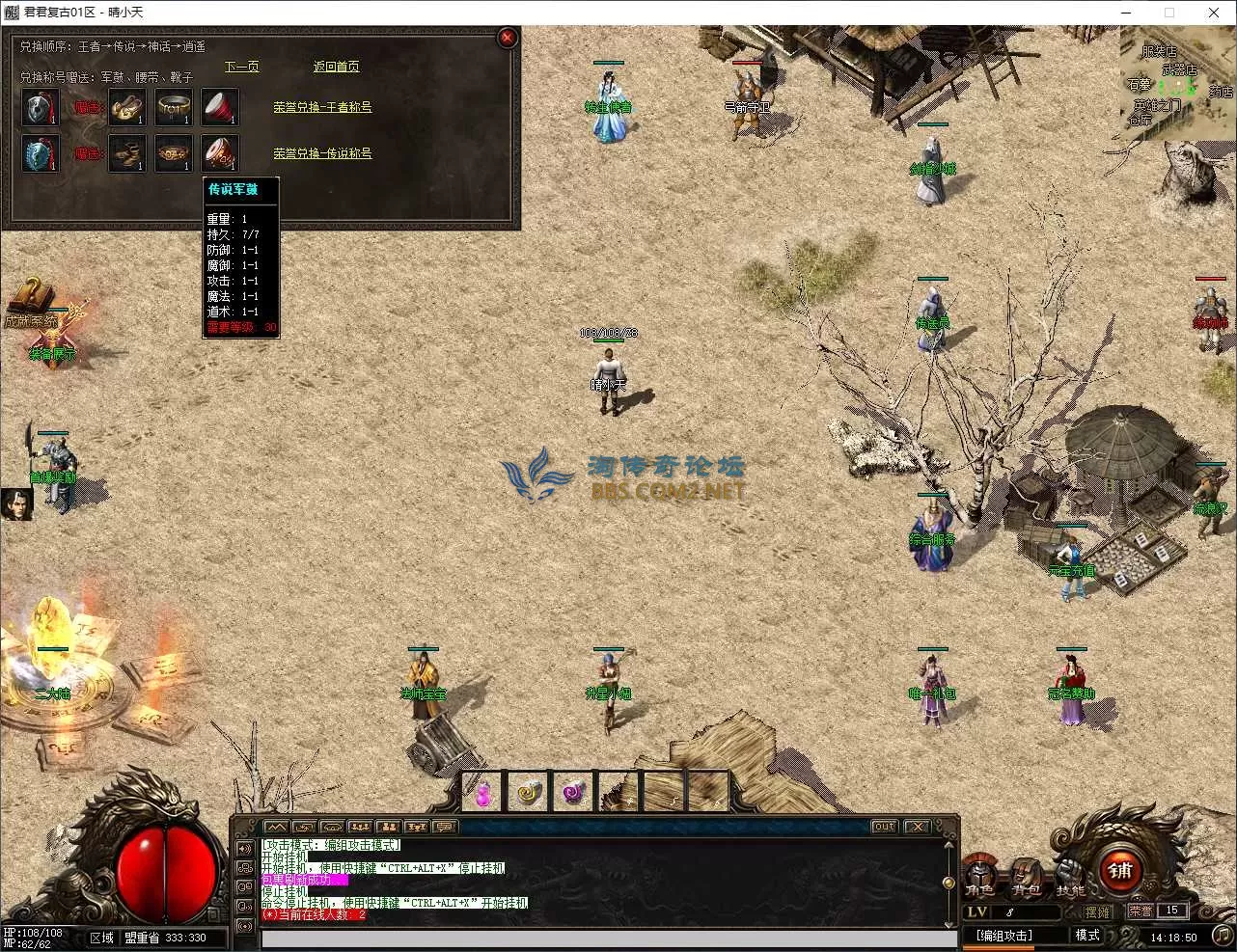Image resolution: width=1237 pixels, height=952 pixels.
Task: Choose 荣誉兑换-传说称号 exchange link
Action: click(322, 153)
